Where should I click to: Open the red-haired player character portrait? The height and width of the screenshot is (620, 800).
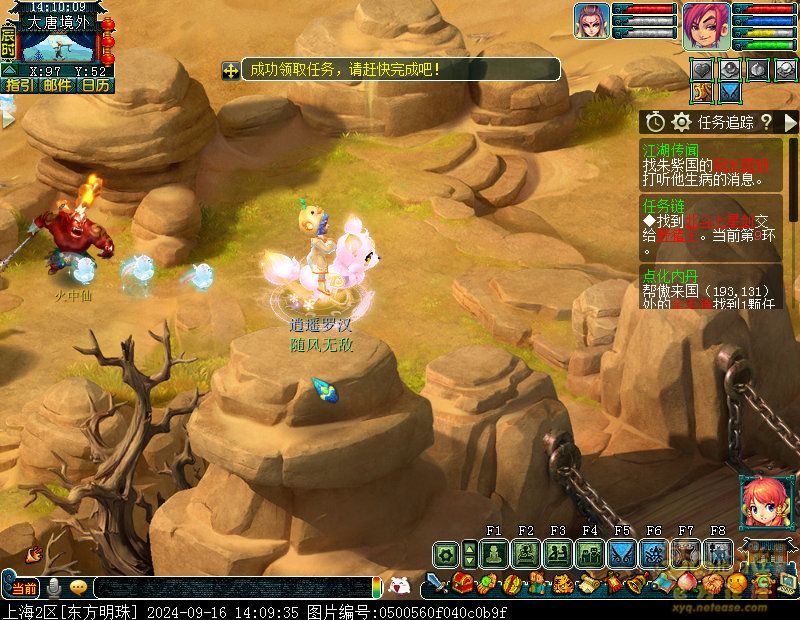tap(706, 25)
